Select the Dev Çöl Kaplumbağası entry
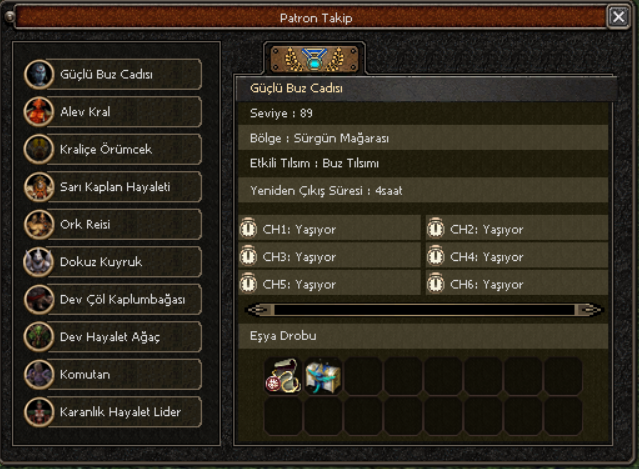 click(113, 299)
